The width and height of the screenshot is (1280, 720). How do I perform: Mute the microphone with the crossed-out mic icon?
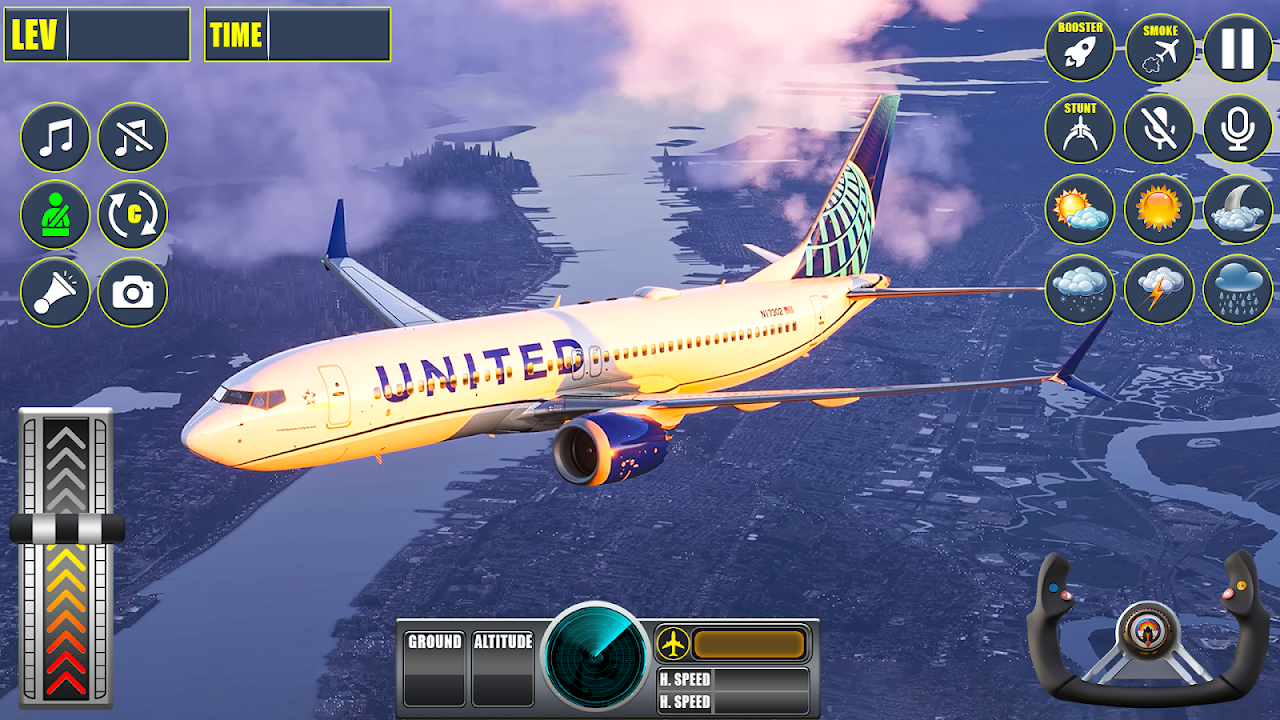(1160, 129)
